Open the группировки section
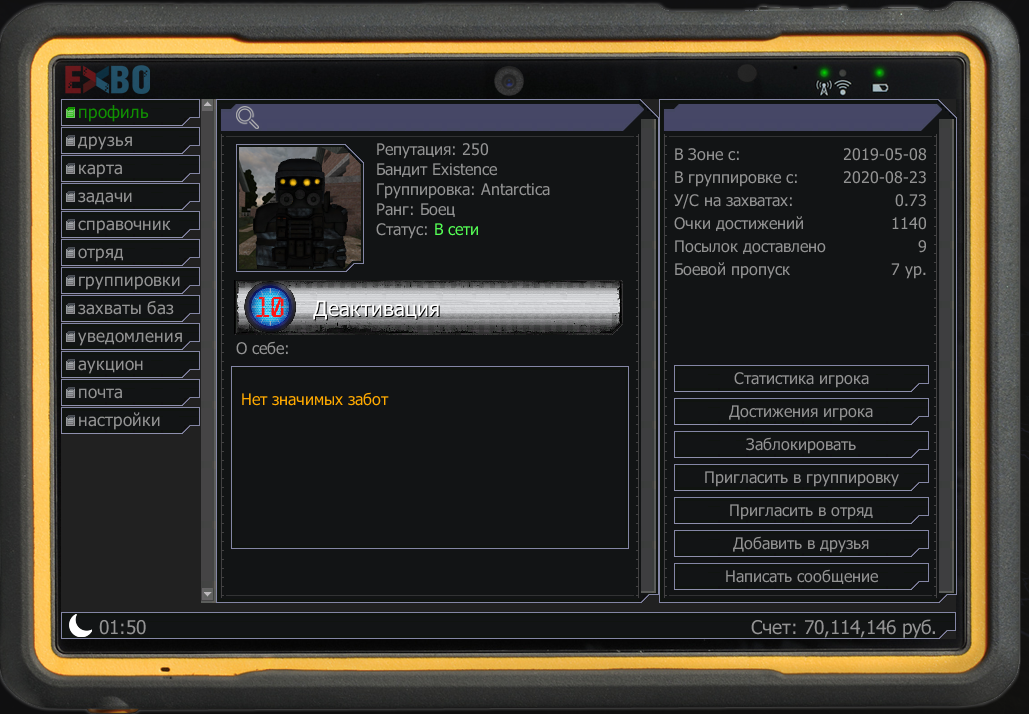Viewport: 1029px width, 714px height. point(129,280)
